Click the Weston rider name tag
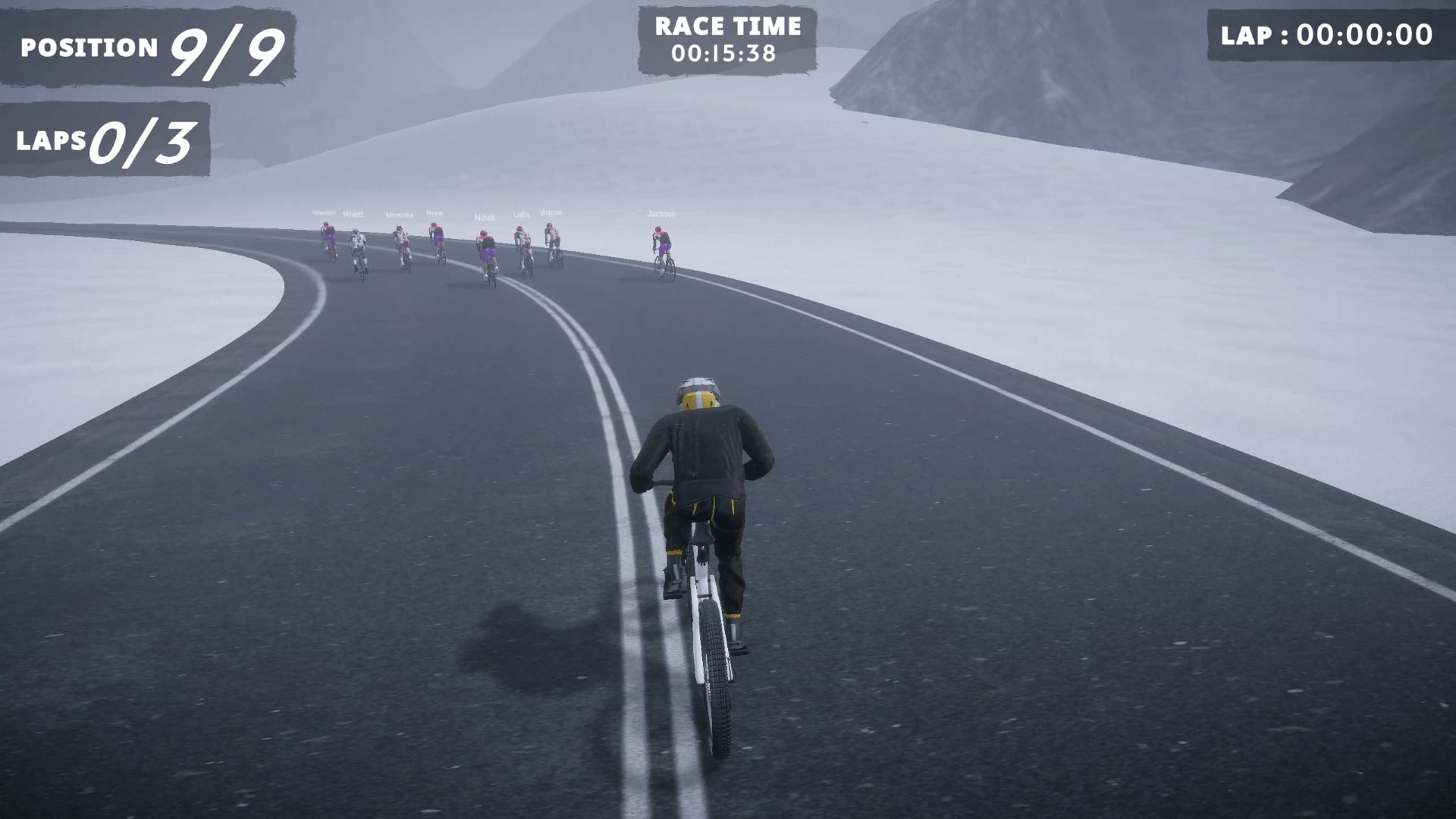 pos(325,213)
